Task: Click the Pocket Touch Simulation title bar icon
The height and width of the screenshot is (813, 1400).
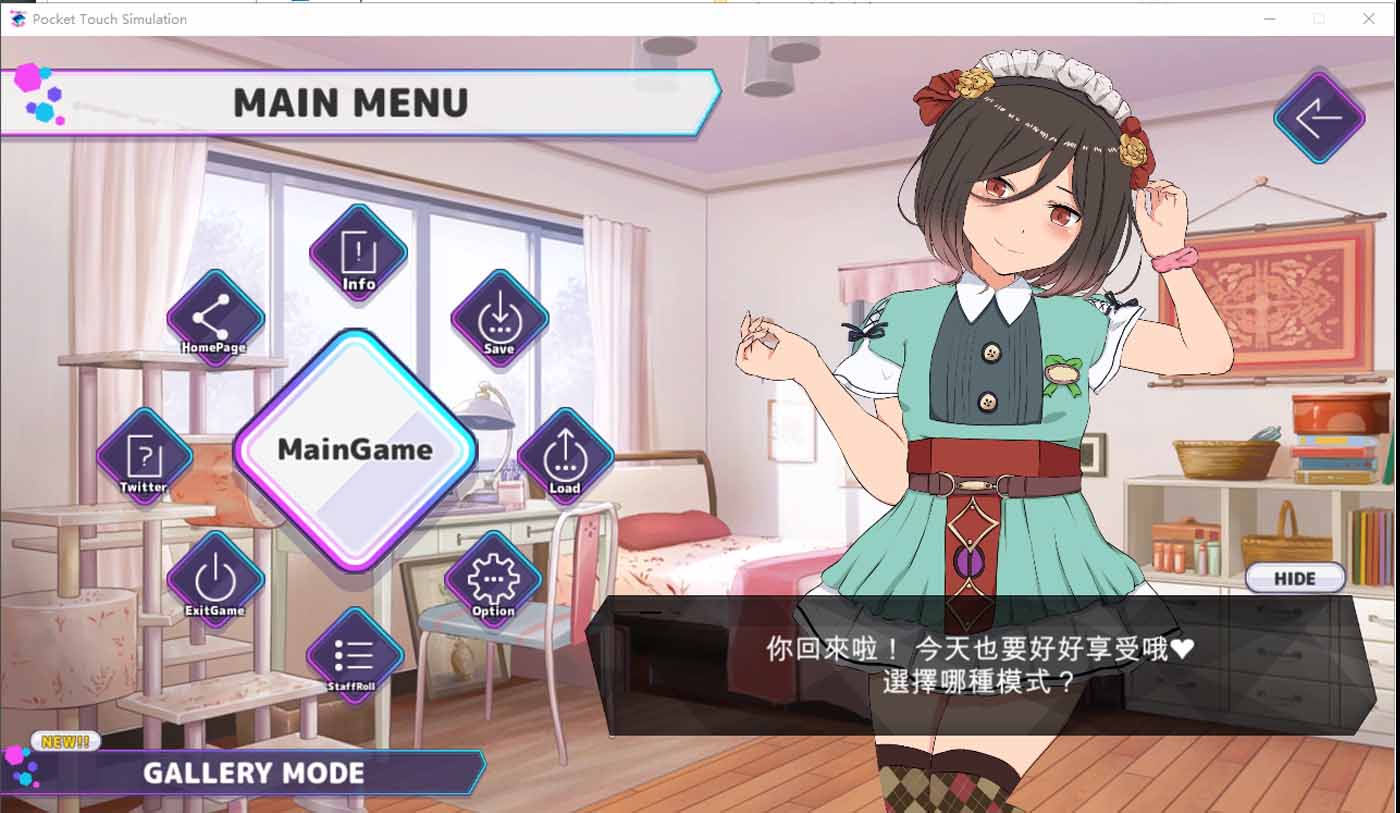Action: (x=18, y=18)
